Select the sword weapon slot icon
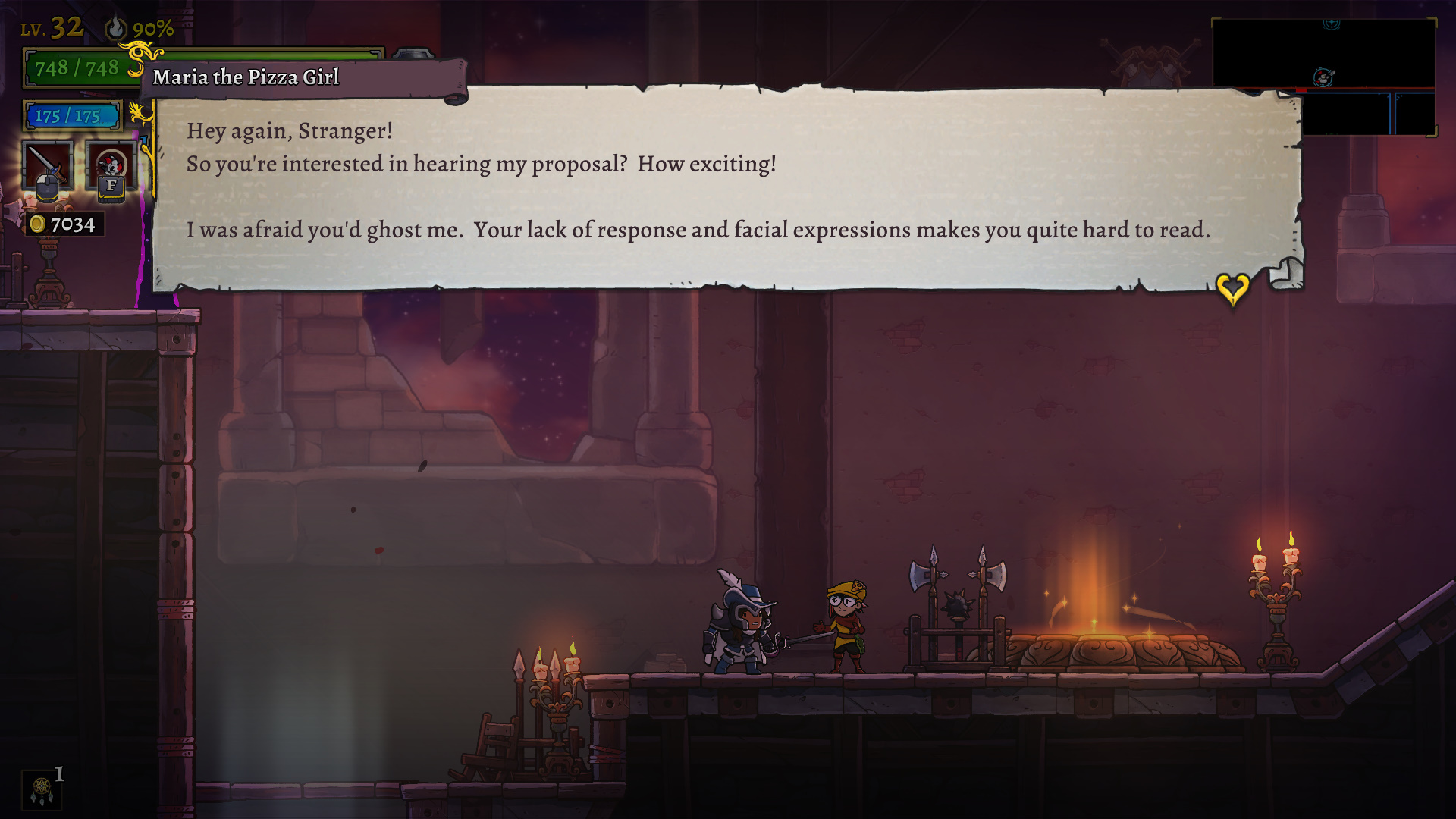 [x=47, y=167]
